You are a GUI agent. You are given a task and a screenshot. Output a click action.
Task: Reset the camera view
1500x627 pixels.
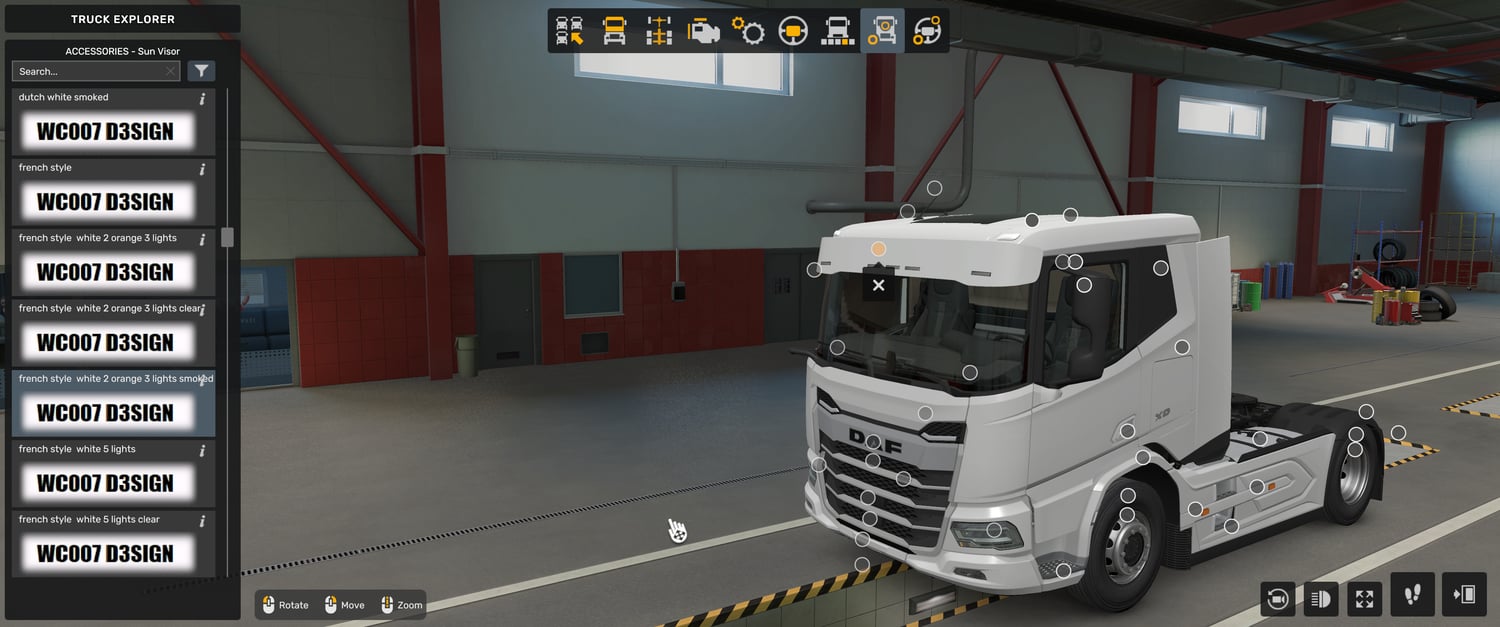pos(1277,599)
